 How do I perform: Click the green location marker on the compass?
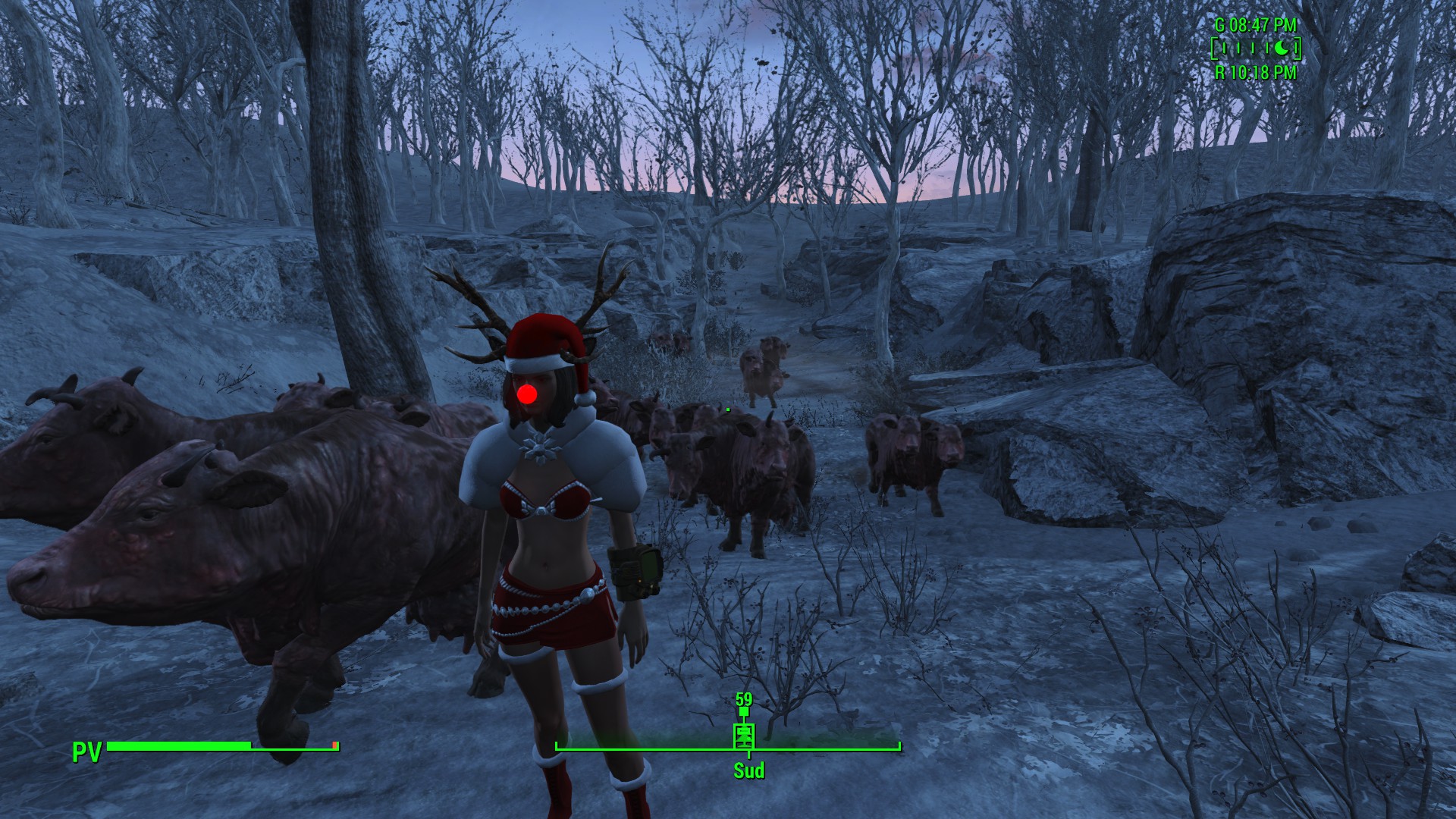click(745, 734)
